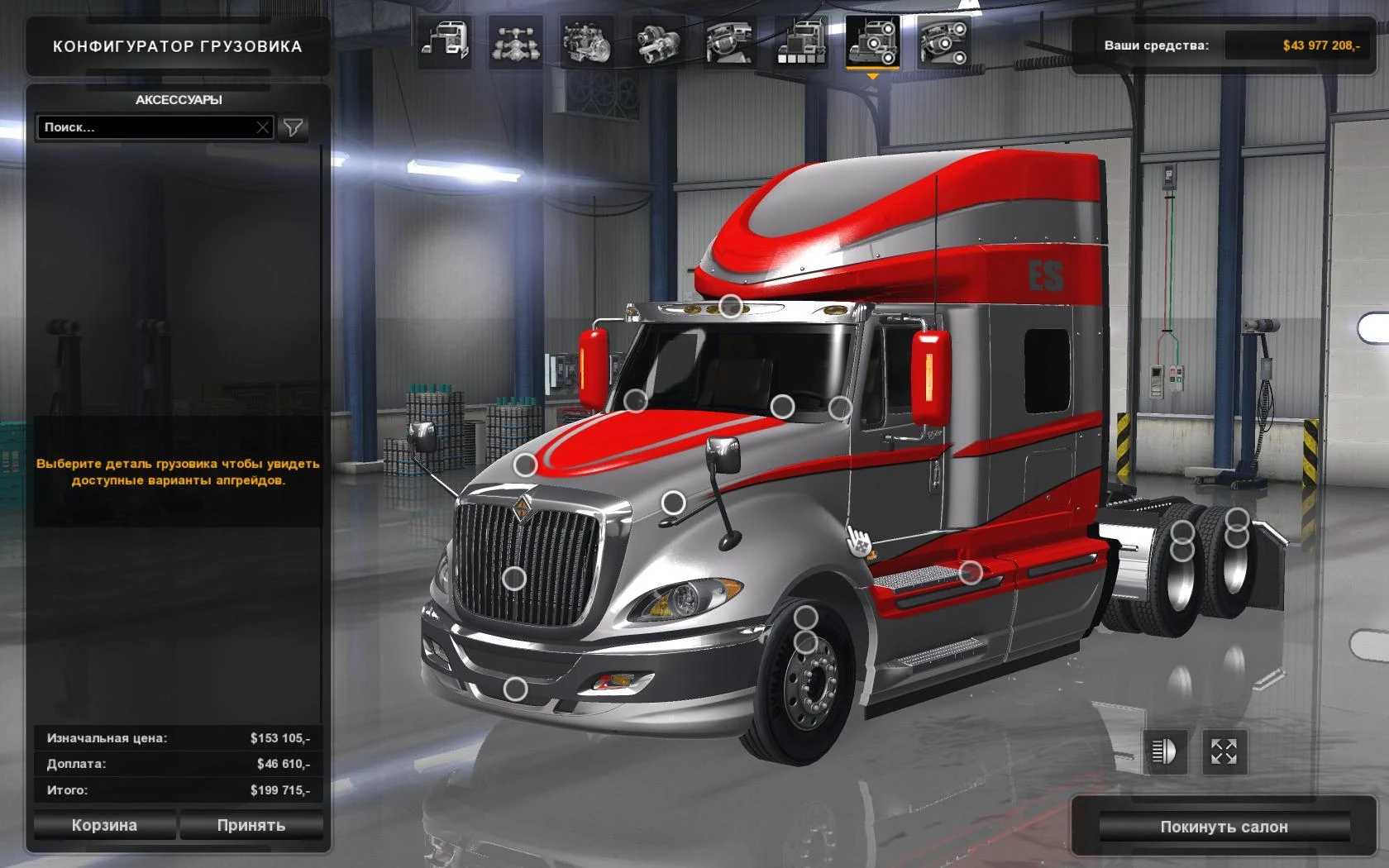1389x868 pixels.
Task: Open the accessories filter funnel
Action: click(293, 127)
